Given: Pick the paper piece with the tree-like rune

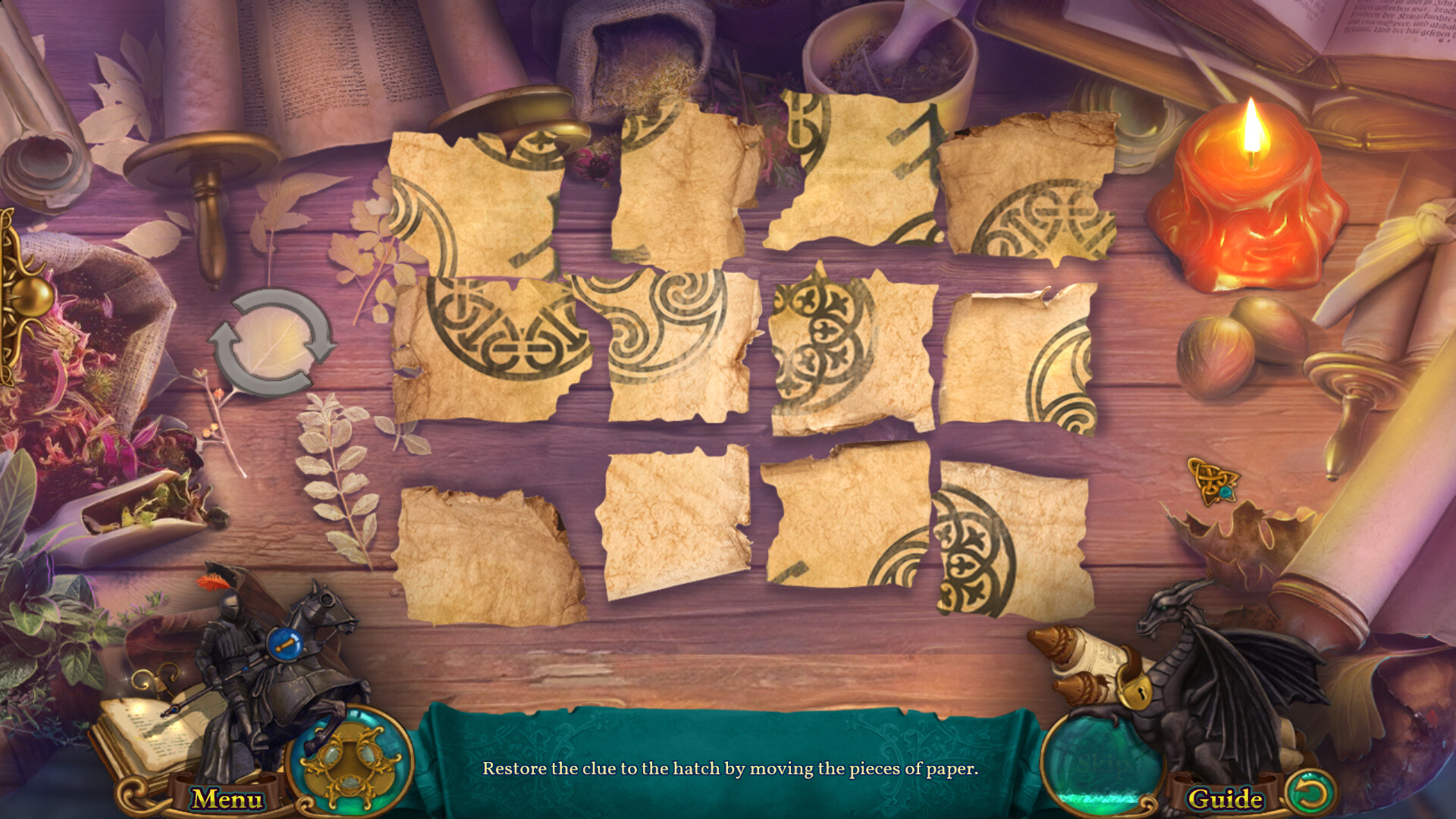Looking at the screenshot, I should coord(857,171).
